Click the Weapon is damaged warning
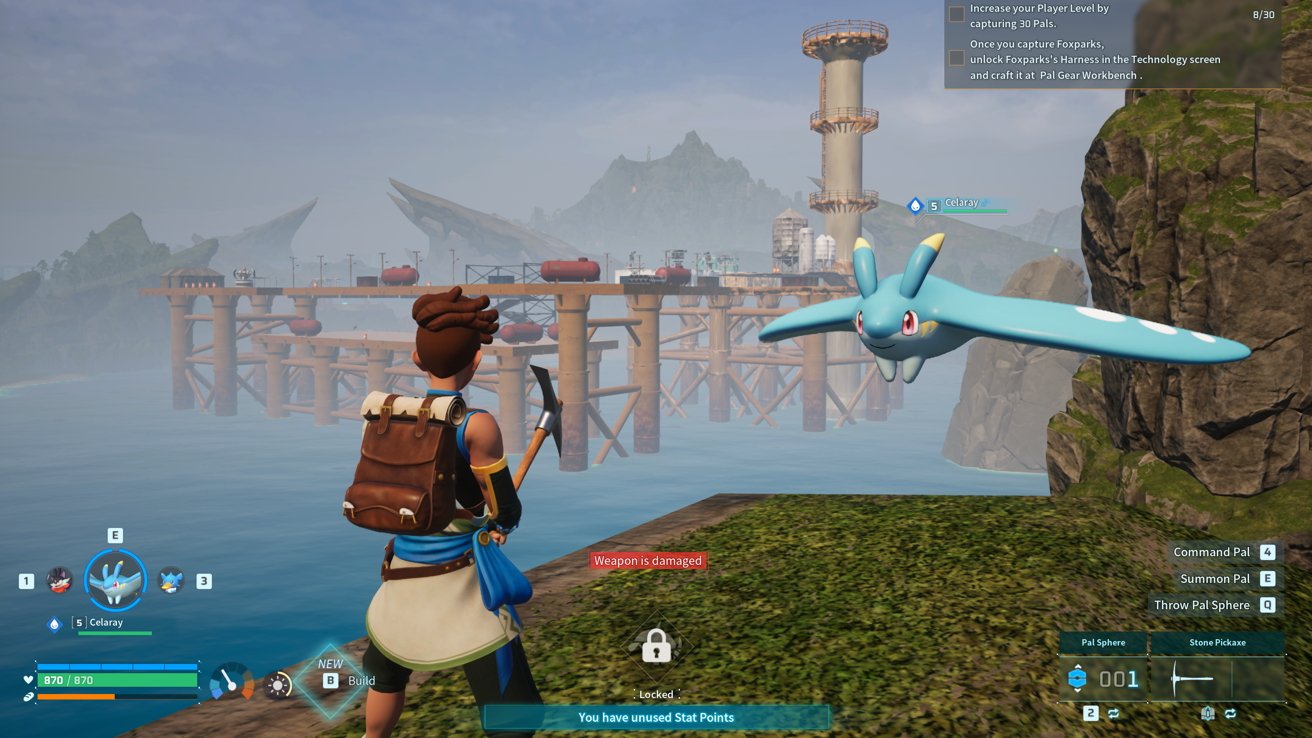The image size is (1312, 738). (x=648, y=561)
